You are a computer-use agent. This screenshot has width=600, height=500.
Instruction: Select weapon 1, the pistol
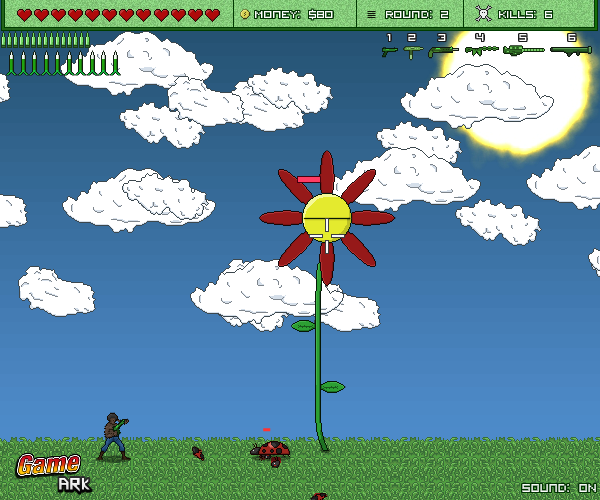[x=389, y=50]
